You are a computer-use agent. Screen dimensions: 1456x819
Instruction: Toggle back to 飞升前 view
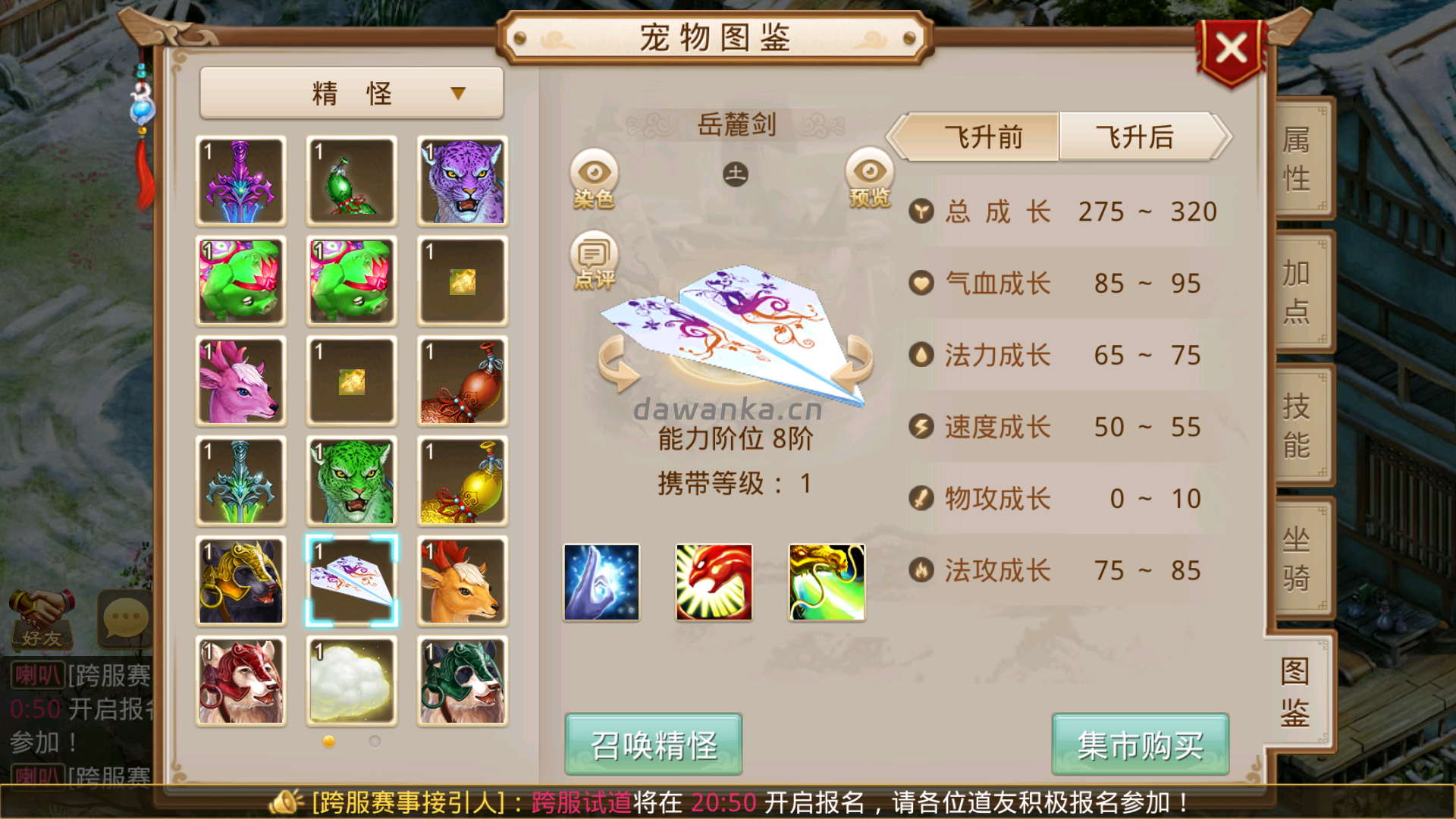tap(982, 138)
